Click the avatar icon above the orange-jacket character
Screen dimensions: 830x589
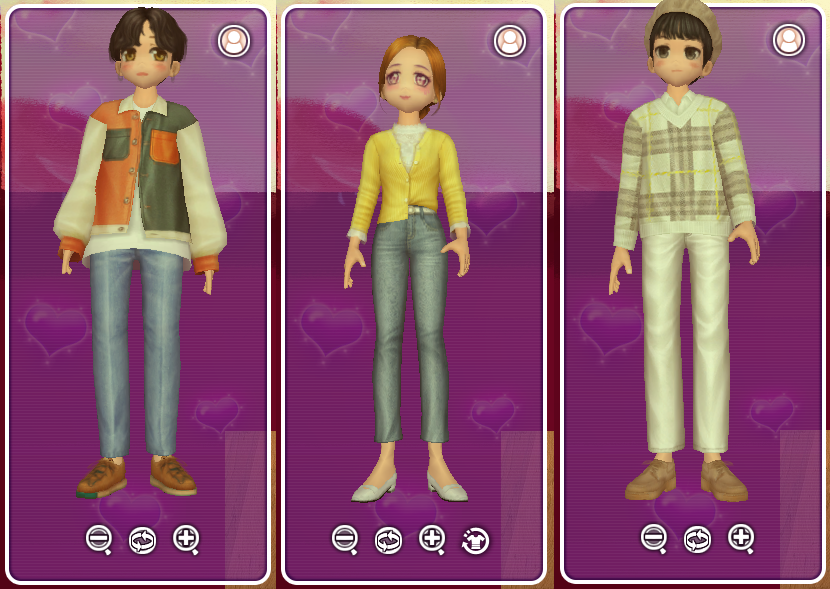point(234,41)
